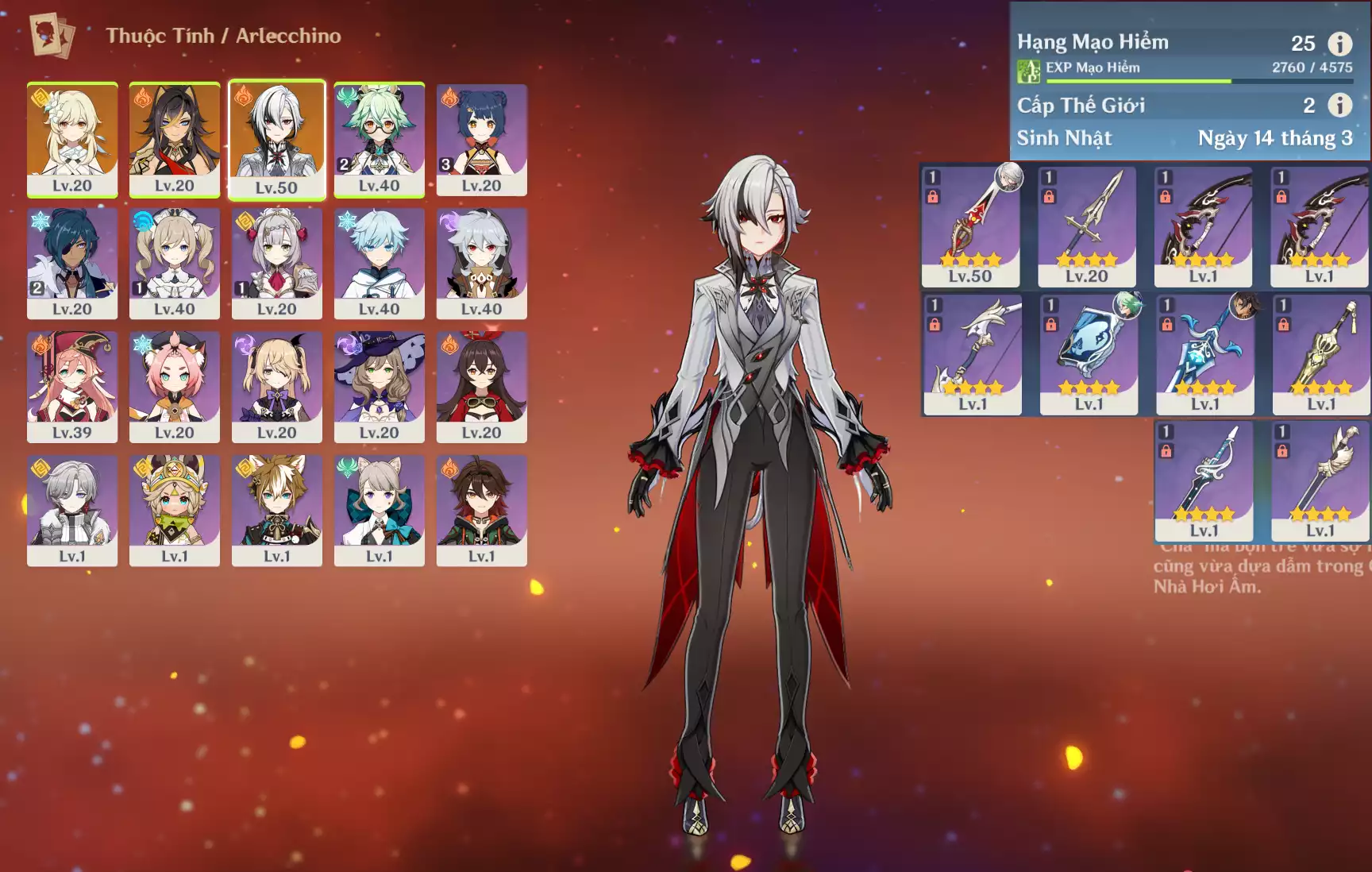Click the character archive icon beside Thuộc Tính
The image size is (1372, 872).
[x=52, y=36]
